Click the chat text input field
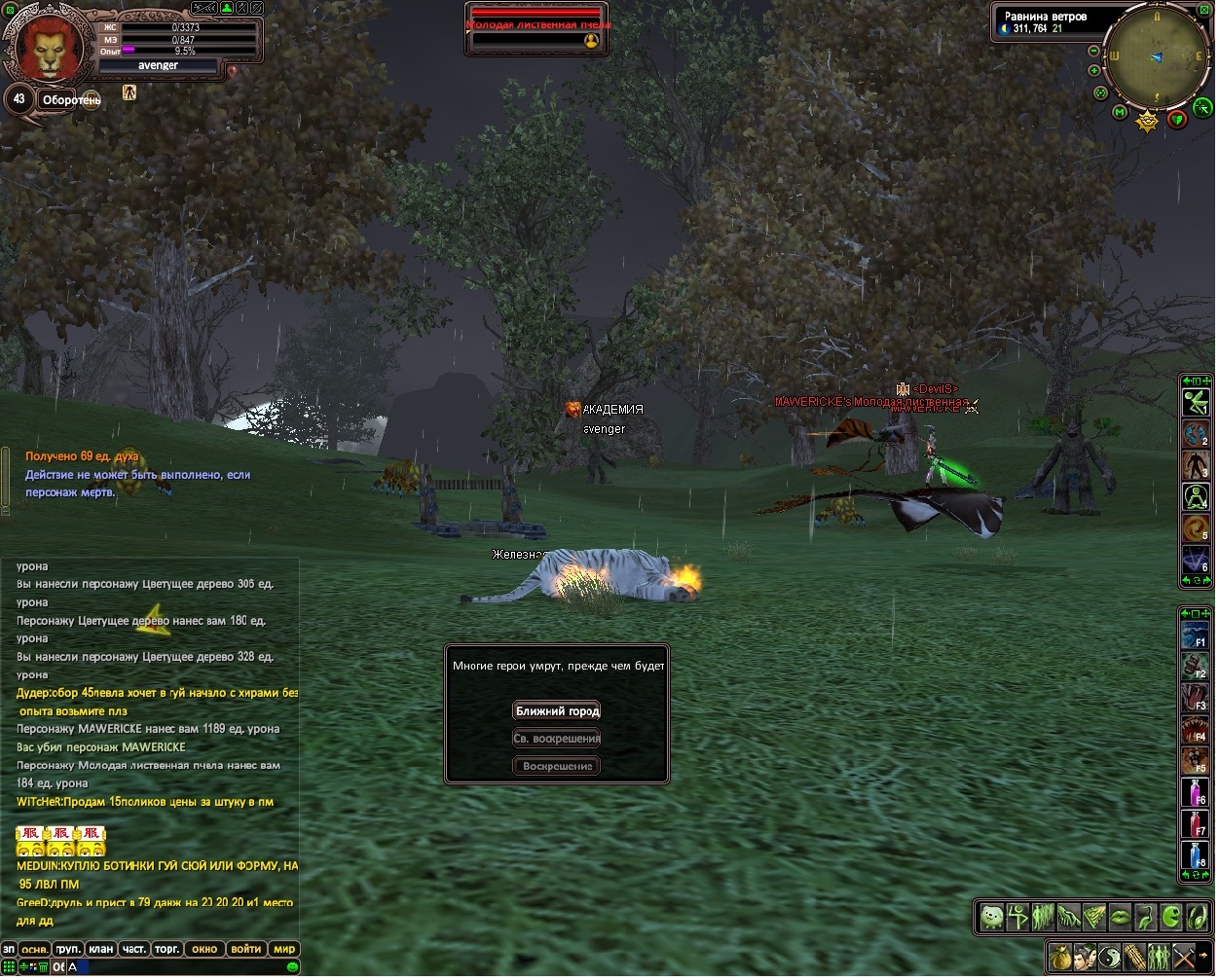This screenshot has width=1219, height=980. pyautogui.click(x=175, y=966)
